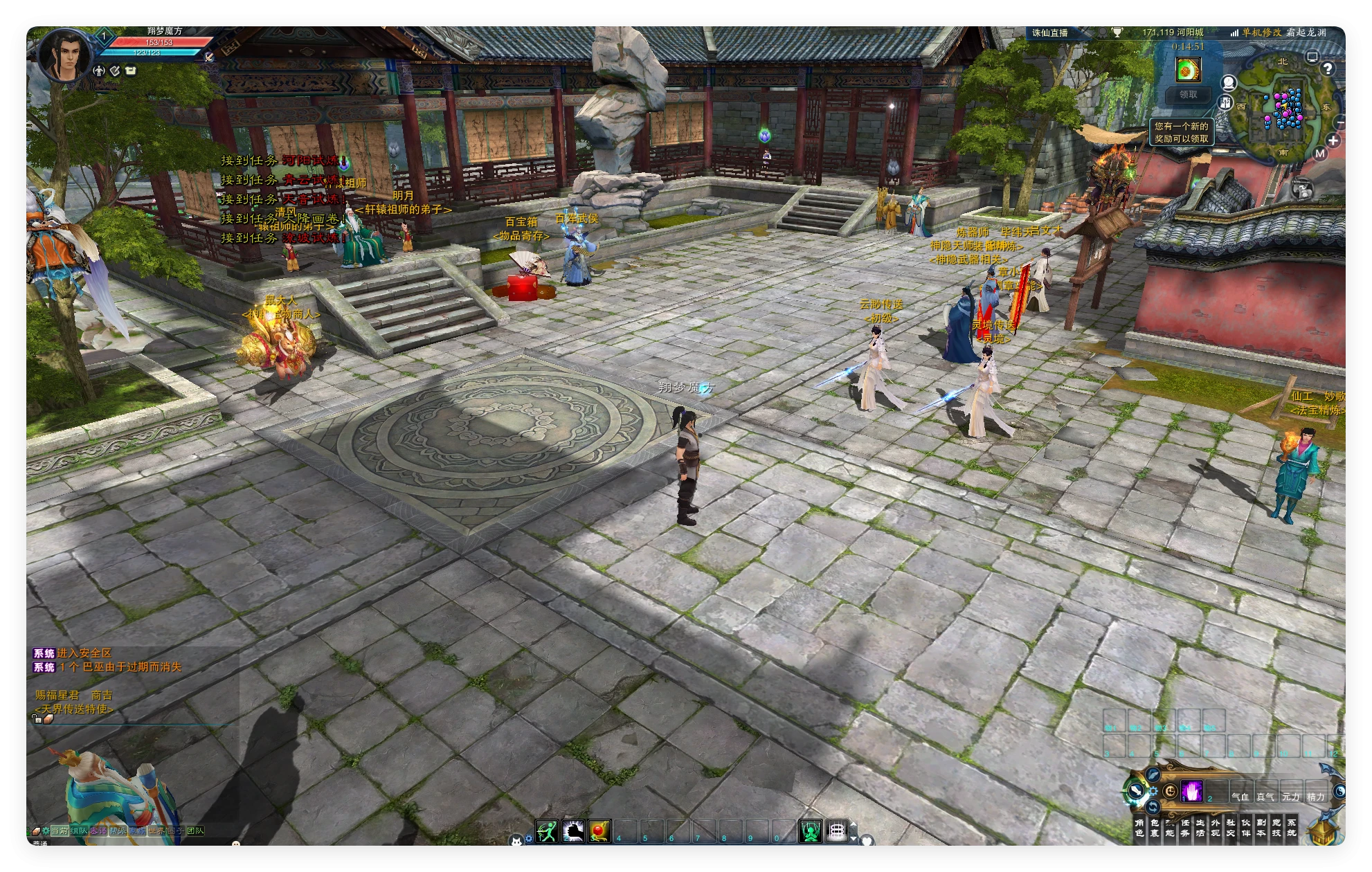Open the 系统 system menu

pyautogui.click(x=1291, y=828)
